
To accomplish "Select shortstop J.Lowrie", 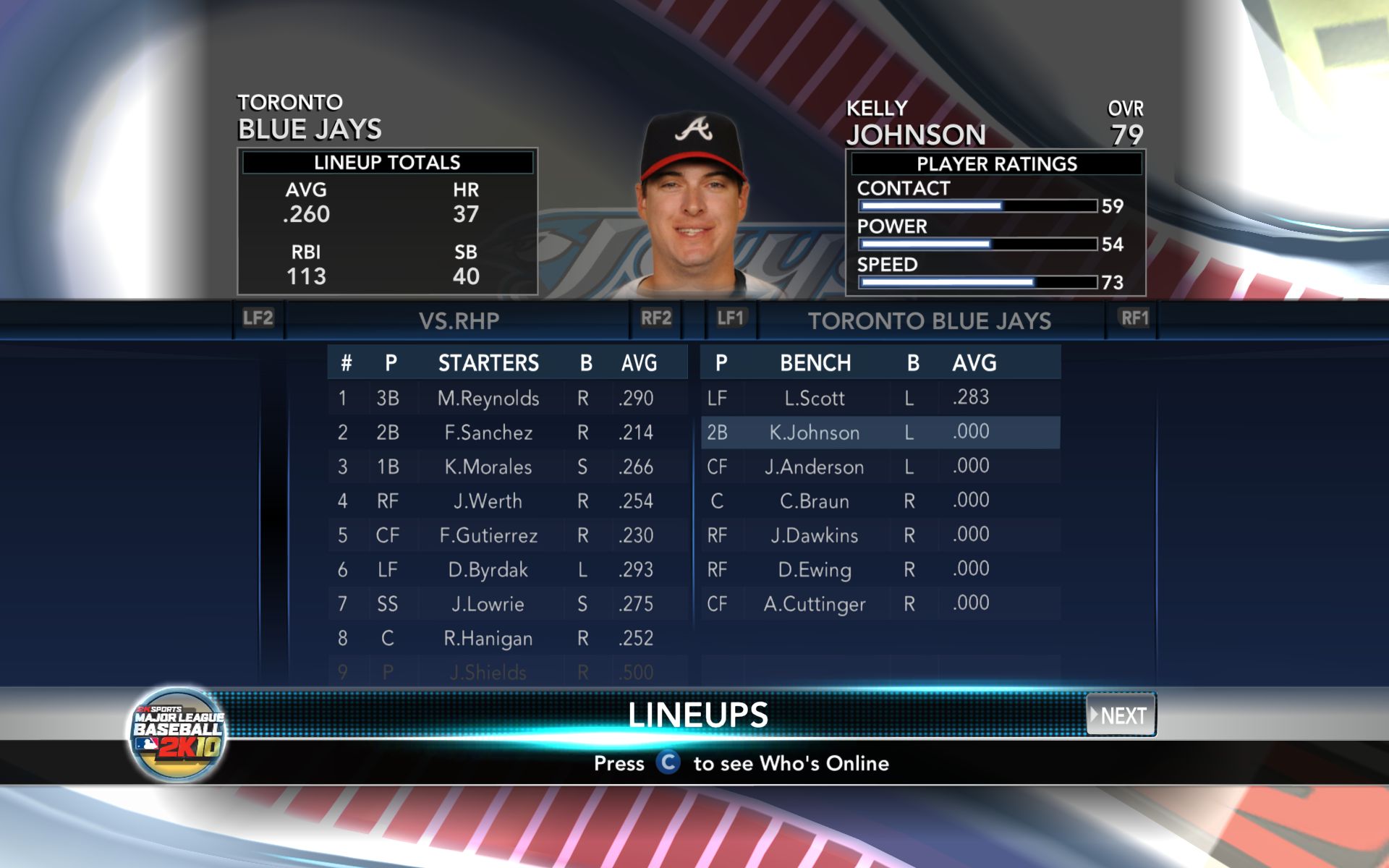I will 488,604.
